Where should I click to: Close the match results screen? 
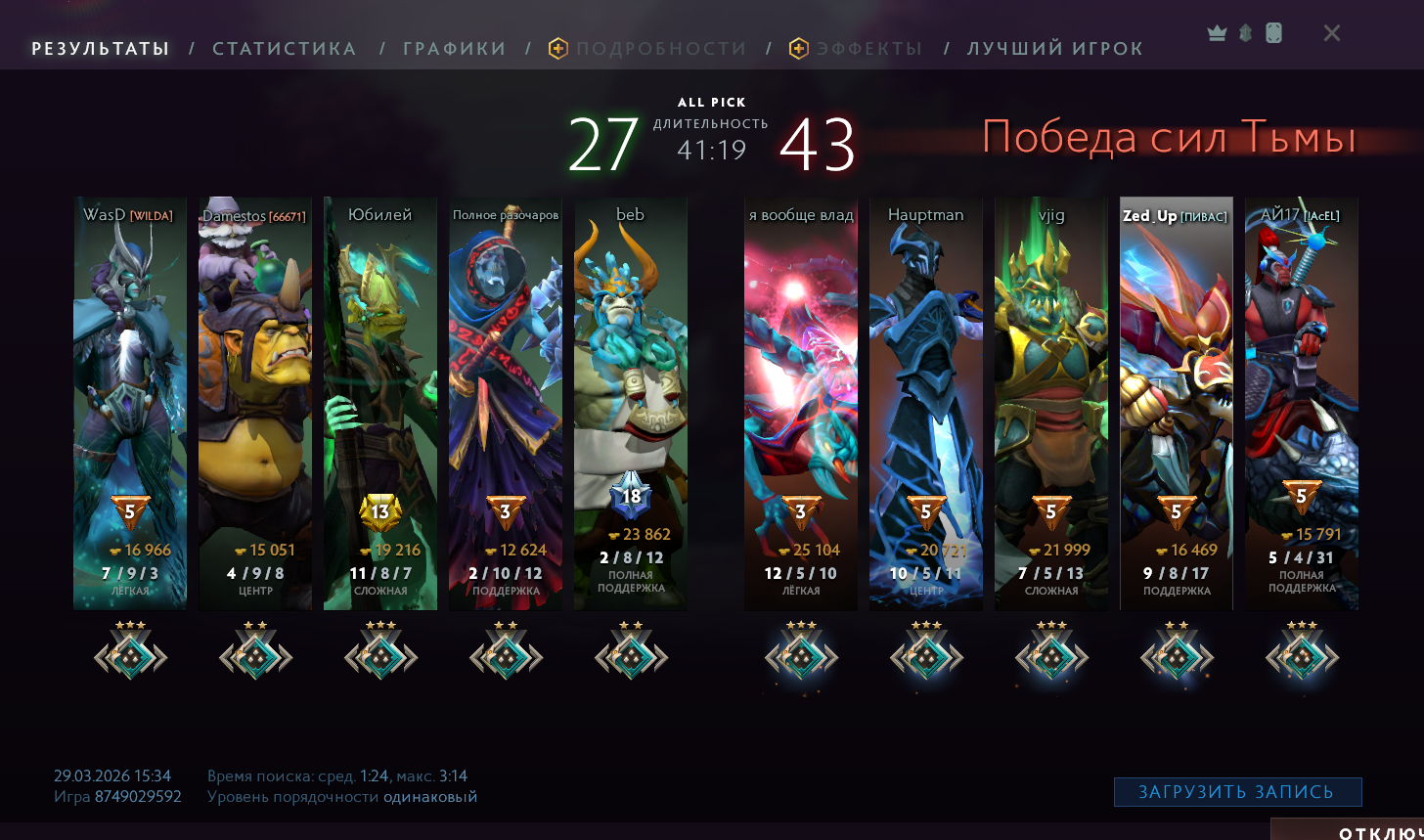[x=1331, y=33]
